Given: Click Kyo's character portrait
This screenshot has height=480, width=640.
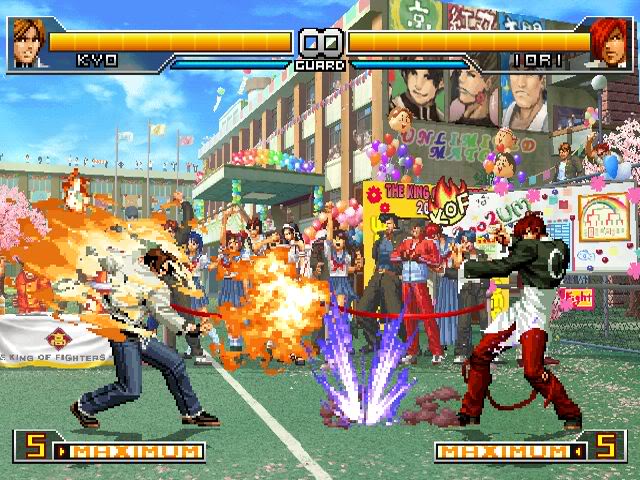Looking at the screenshot, I should [27, 43].
